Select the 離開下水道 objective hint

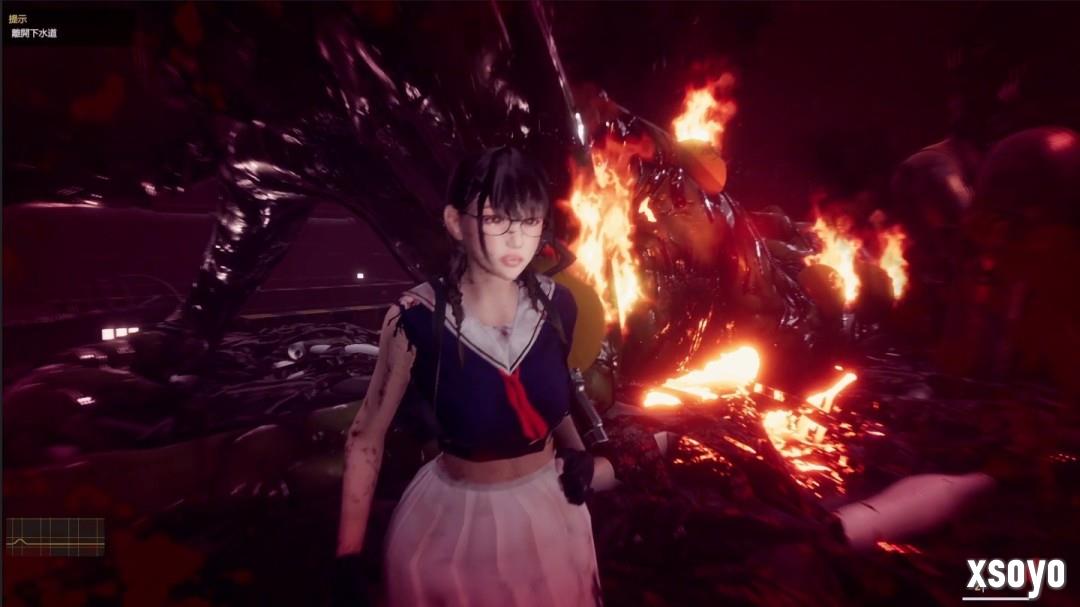tap(34, 33)
